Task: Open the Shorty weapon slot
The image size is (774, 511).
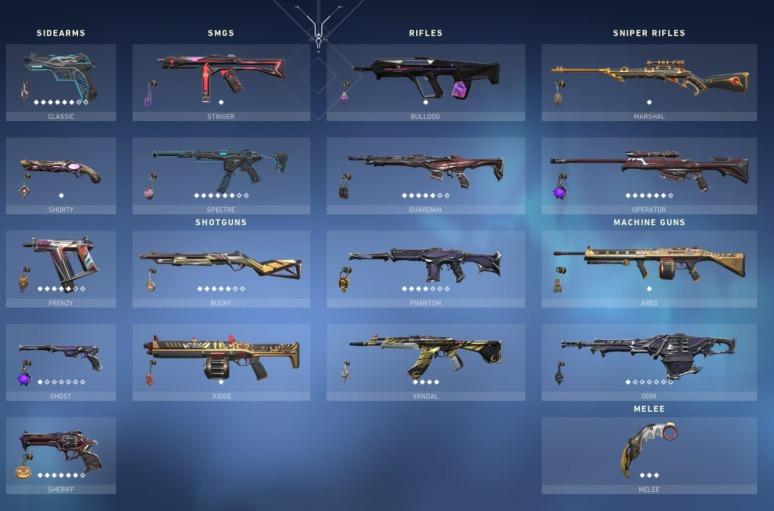Action: pyautogui.click(x=61, y=175)
